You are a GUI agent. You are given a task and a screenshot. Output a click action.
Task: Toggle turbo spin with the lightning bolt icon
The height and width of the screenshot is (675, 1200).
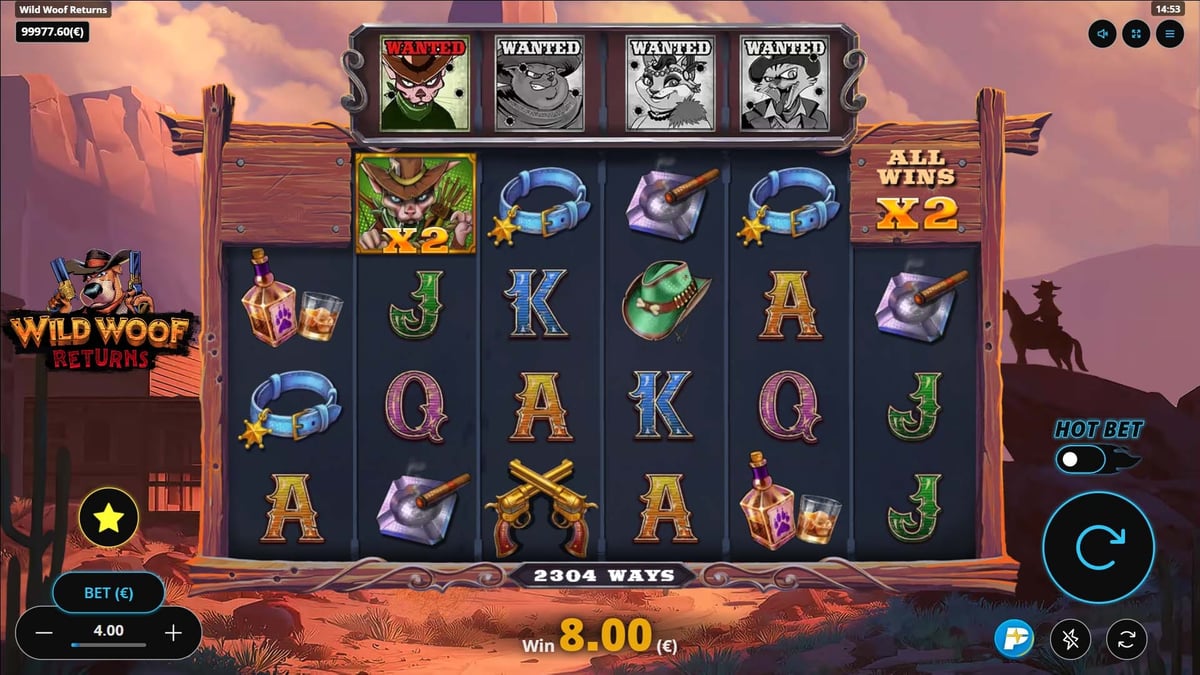tap(1069, 638)
